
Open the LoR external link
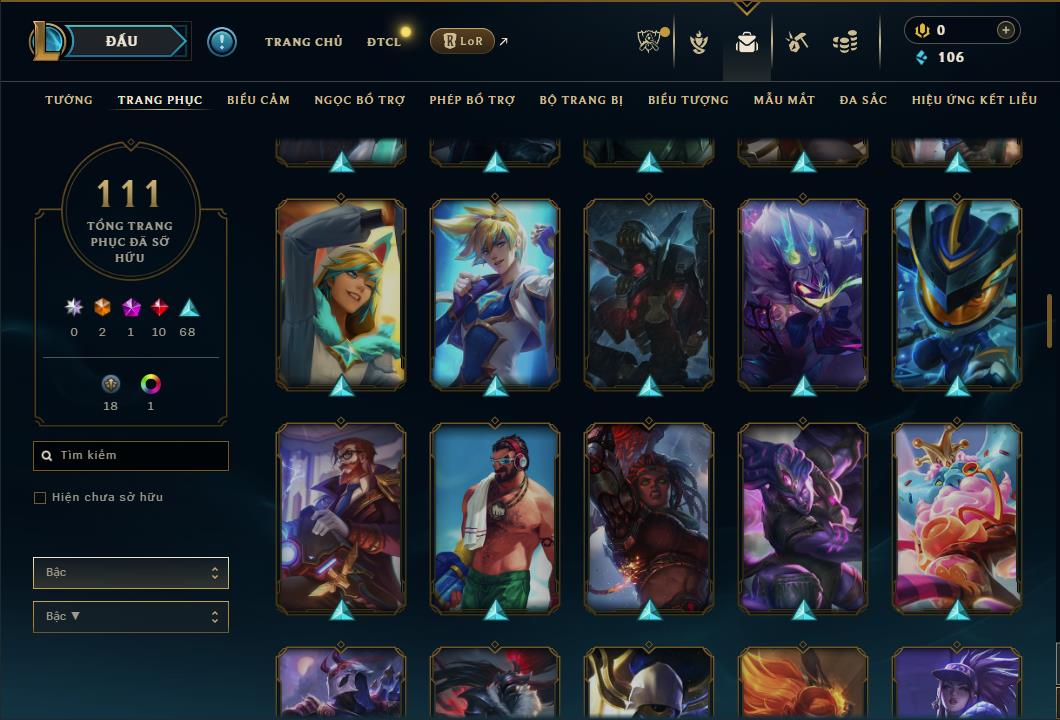tap(463, 41)
